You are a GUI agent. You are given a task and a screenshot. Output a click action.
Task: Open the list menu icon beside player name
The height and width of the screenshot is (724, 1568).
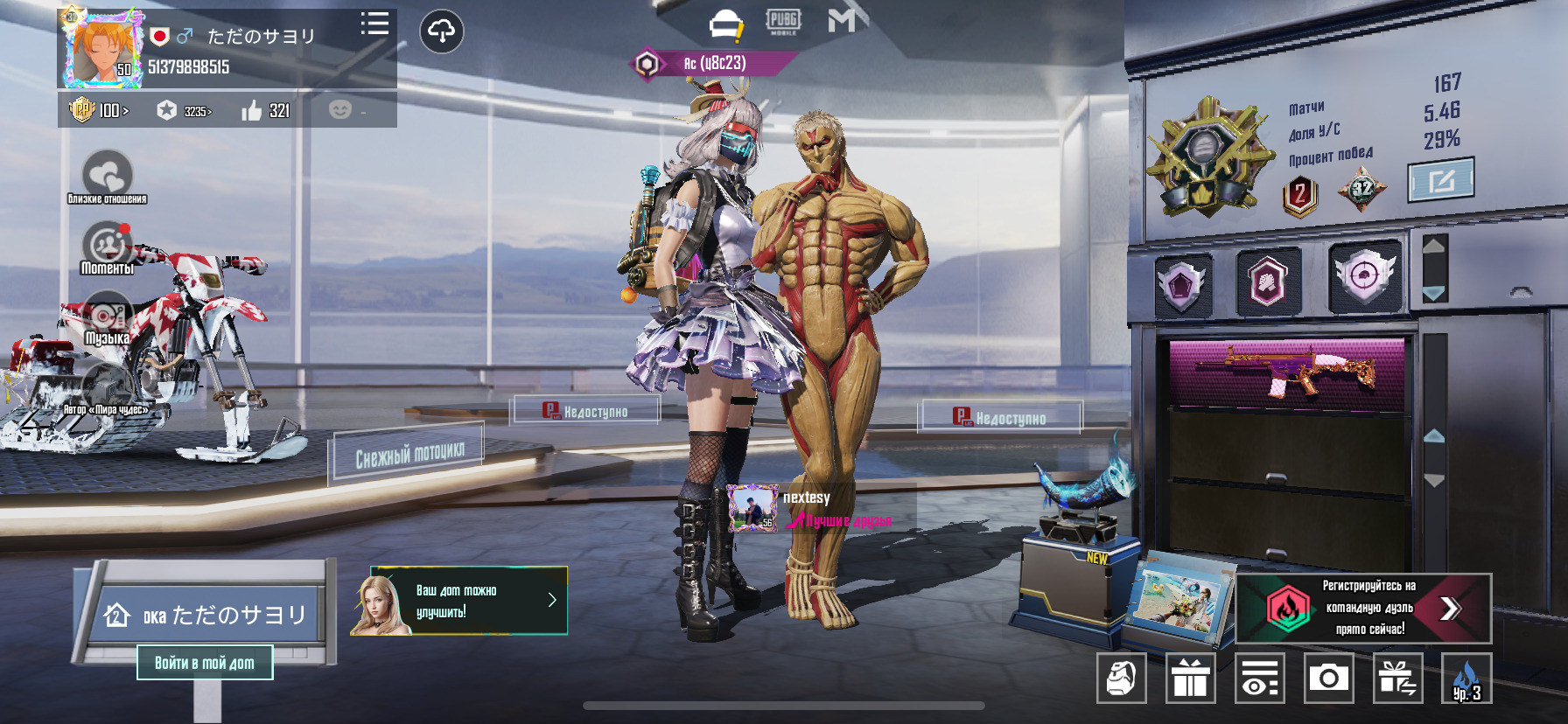374,24
